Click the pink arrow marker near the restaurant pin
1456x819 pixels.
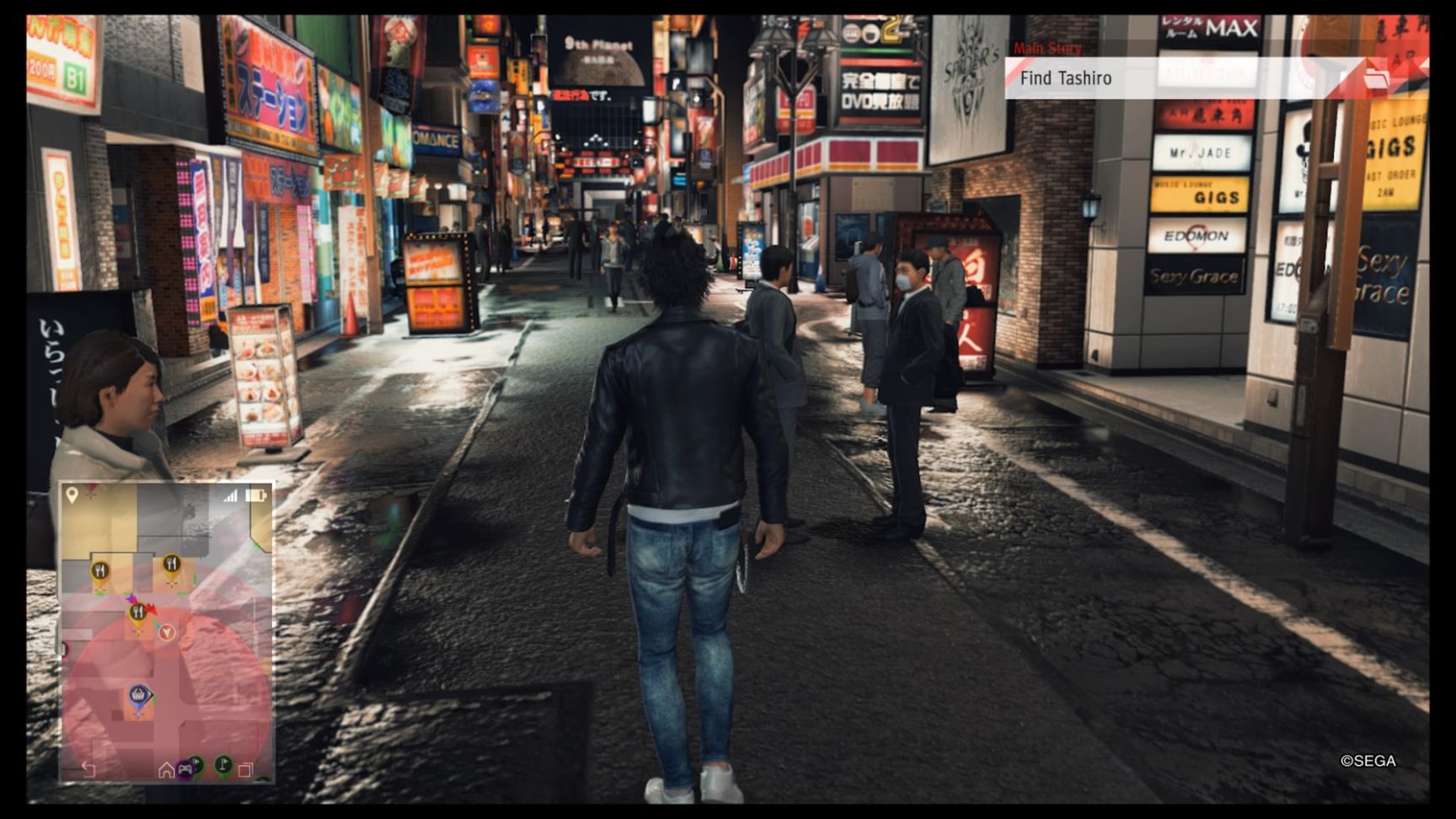pyautogui.click(x=131, y=598)
